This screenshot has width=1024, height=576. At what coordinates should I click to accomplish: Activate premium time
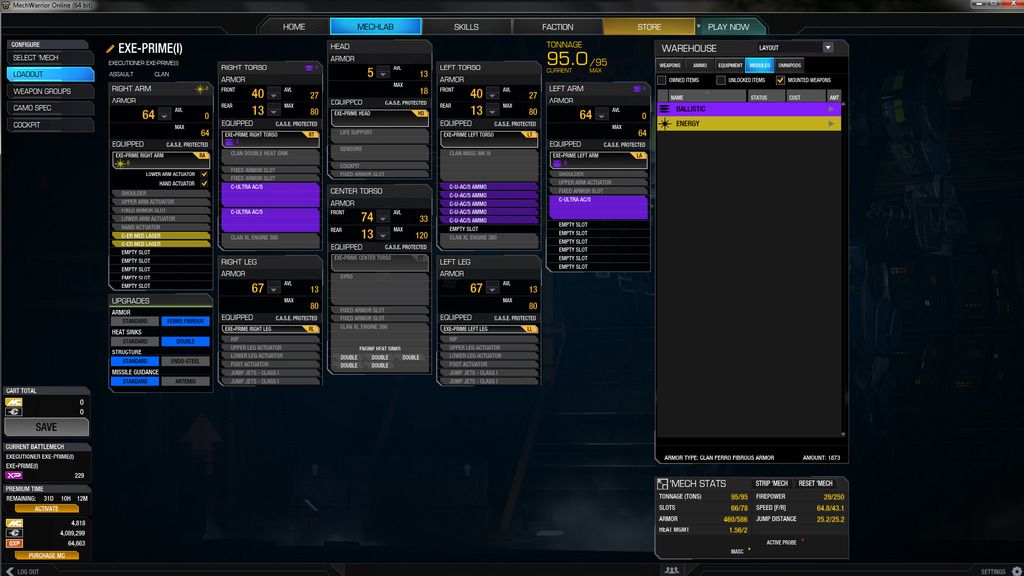click(46, 508)
